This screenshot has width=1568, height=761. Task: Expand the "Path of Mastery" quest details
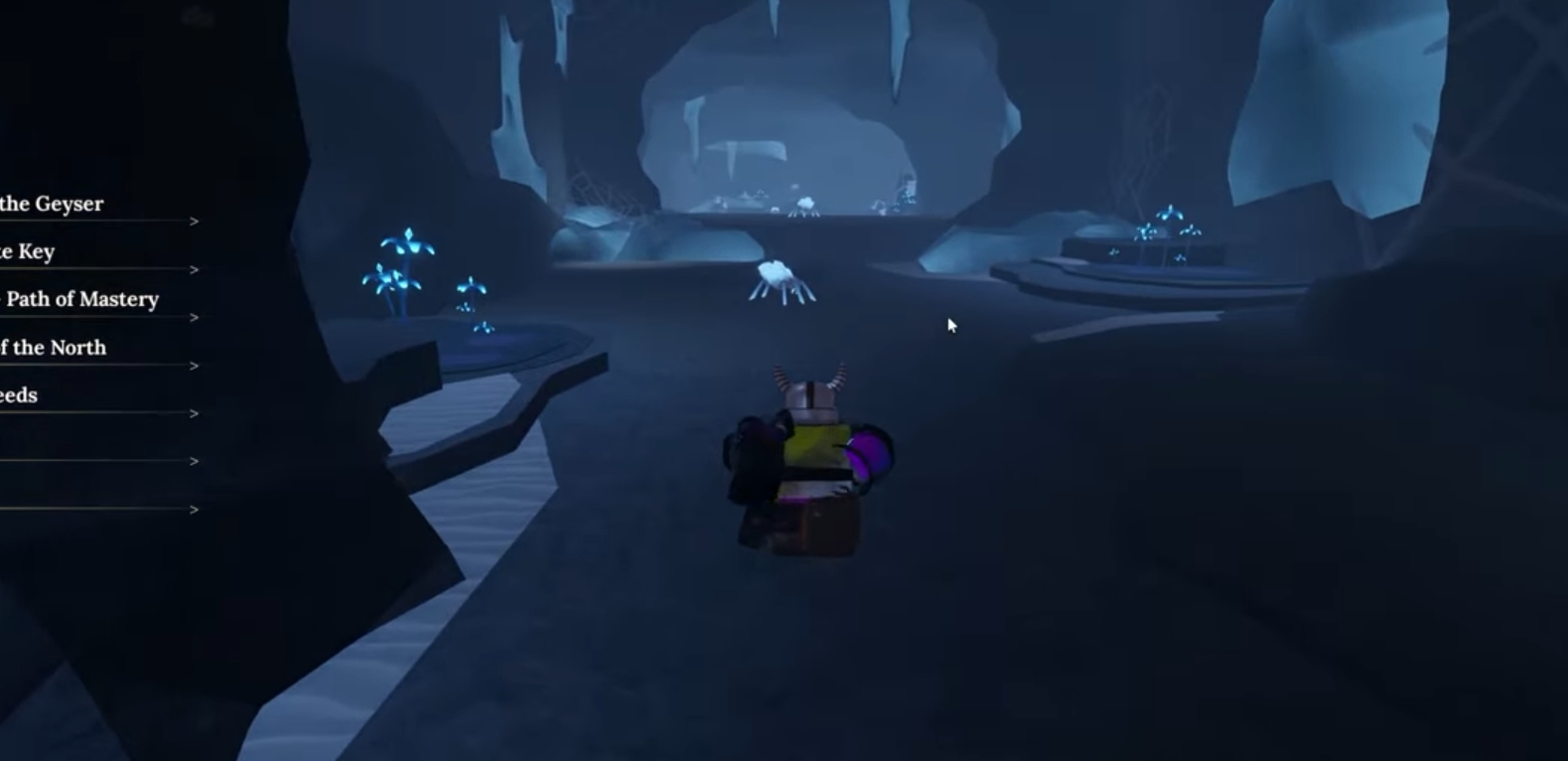194,318
